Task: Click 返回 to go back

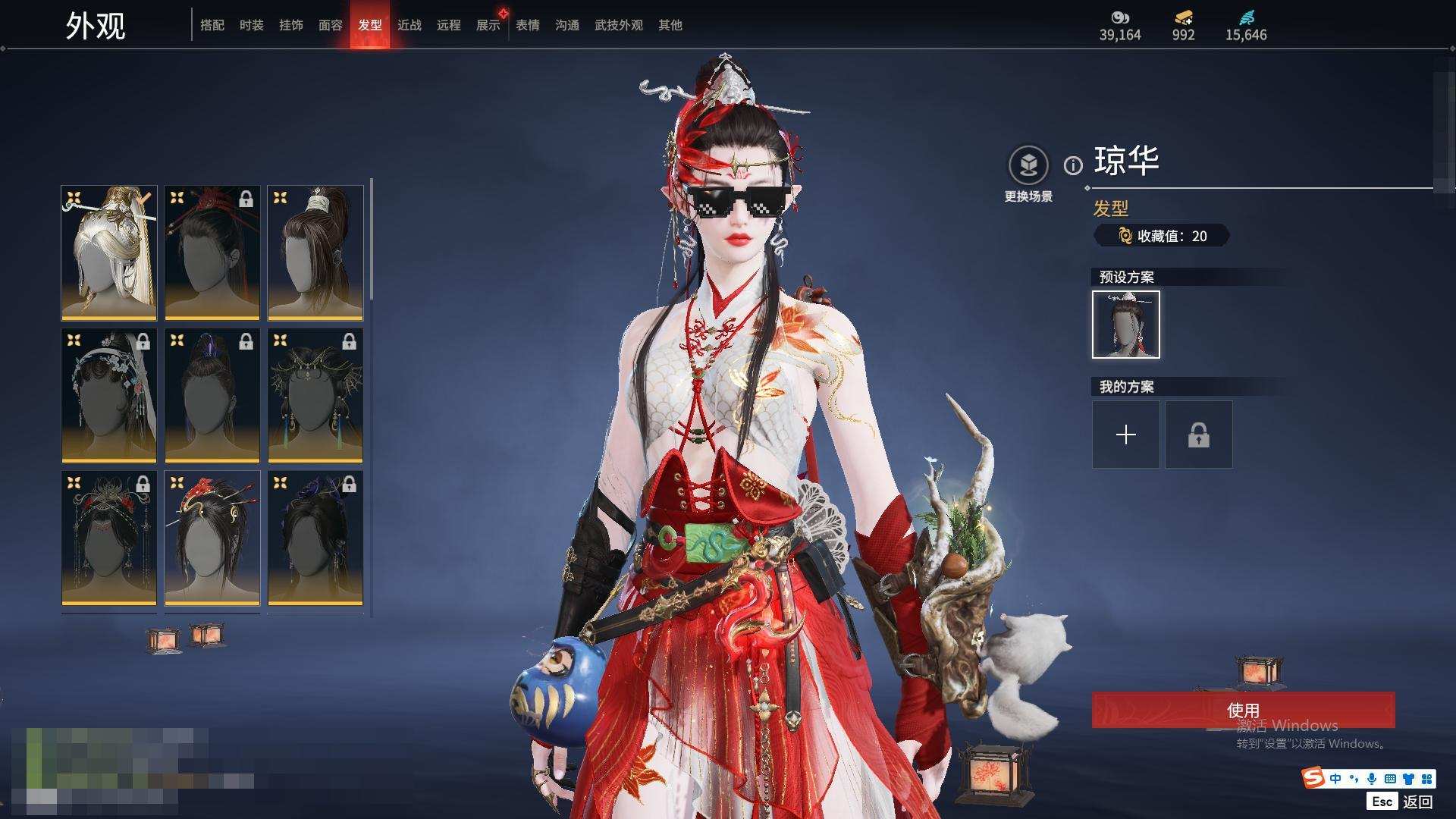Action: click(1416, 802)
